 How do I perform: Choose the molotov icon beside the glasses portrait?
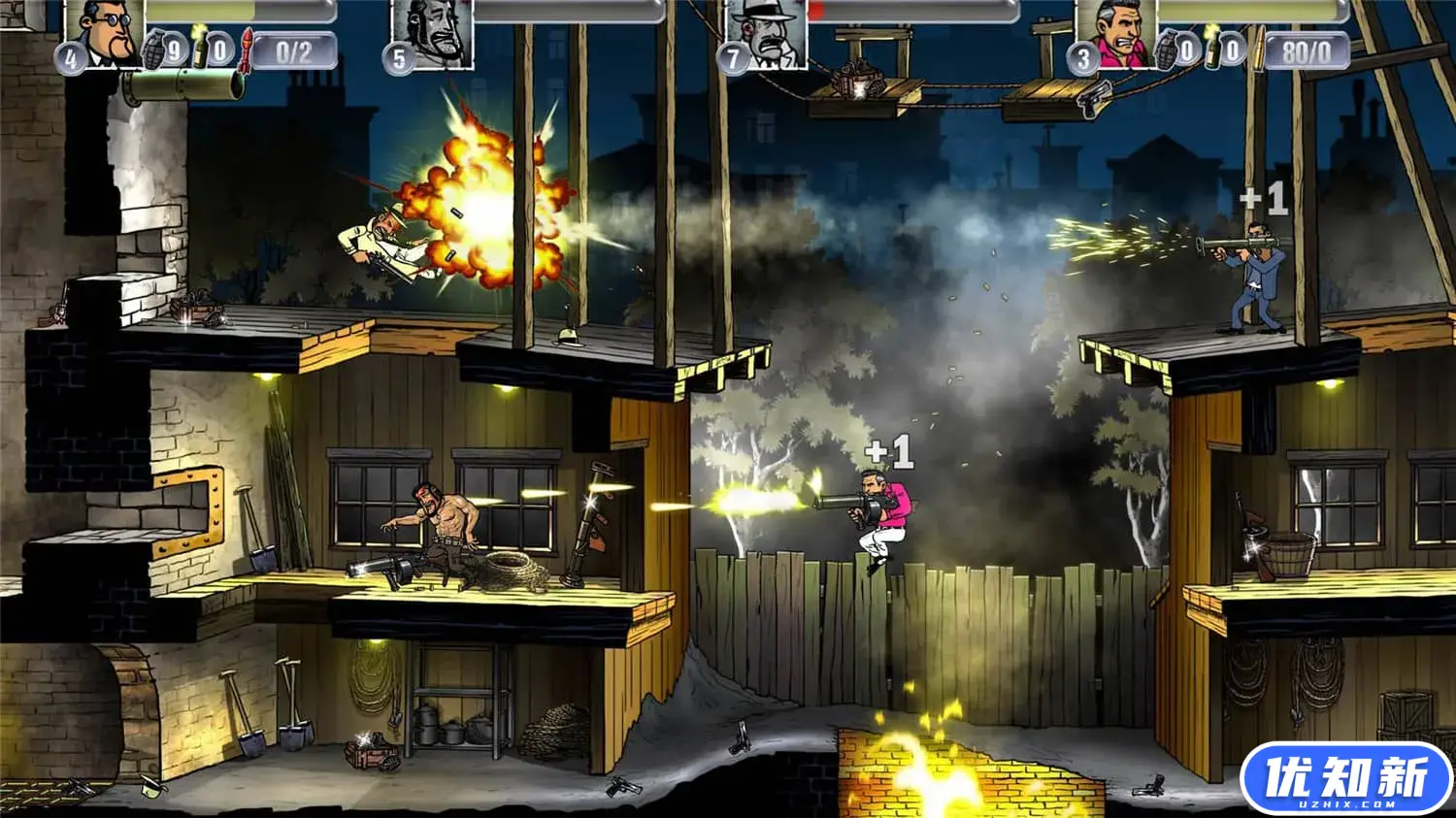[x=201, y=49]
